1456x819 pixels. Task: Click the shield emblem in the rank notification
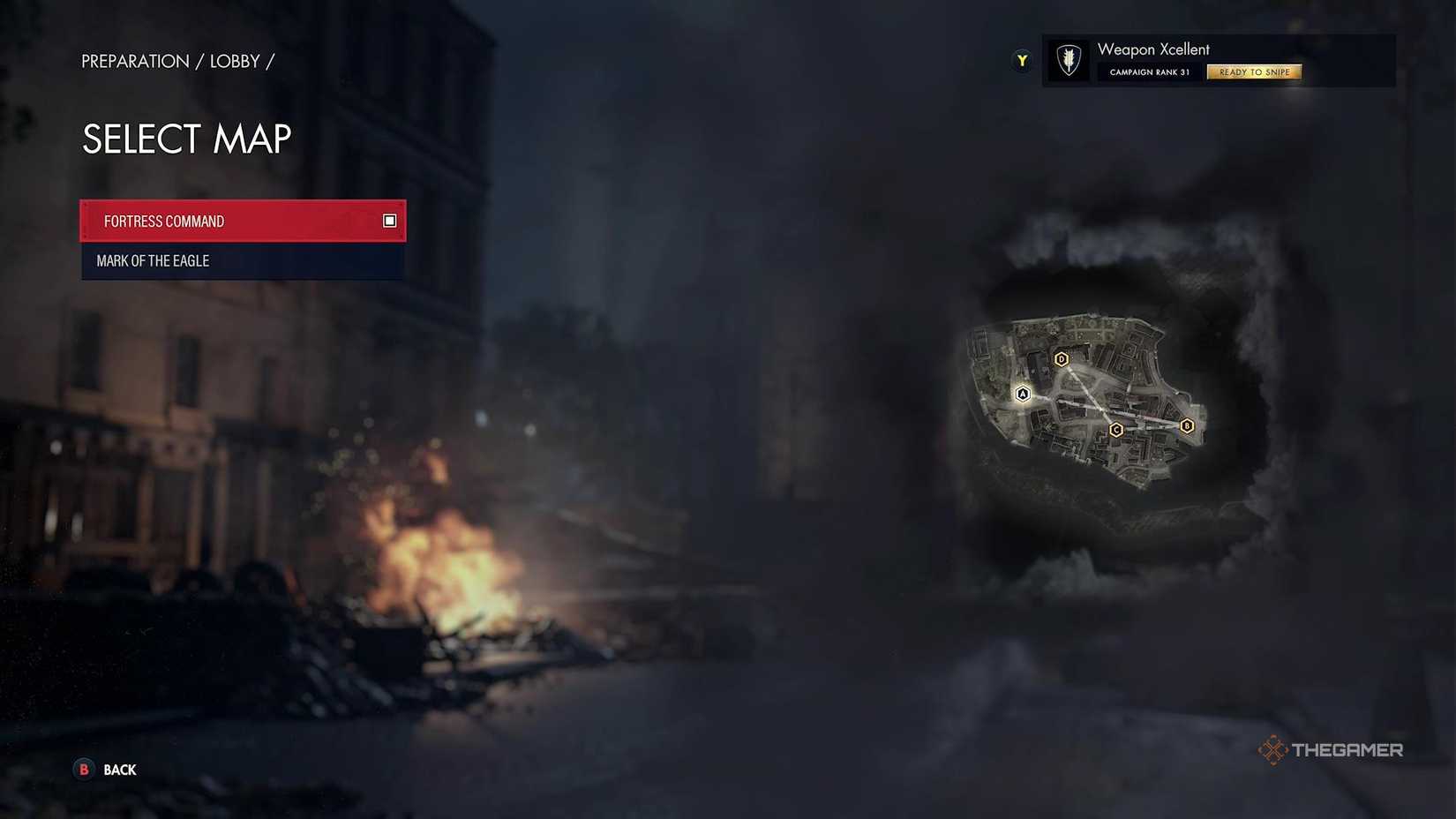1068,60
